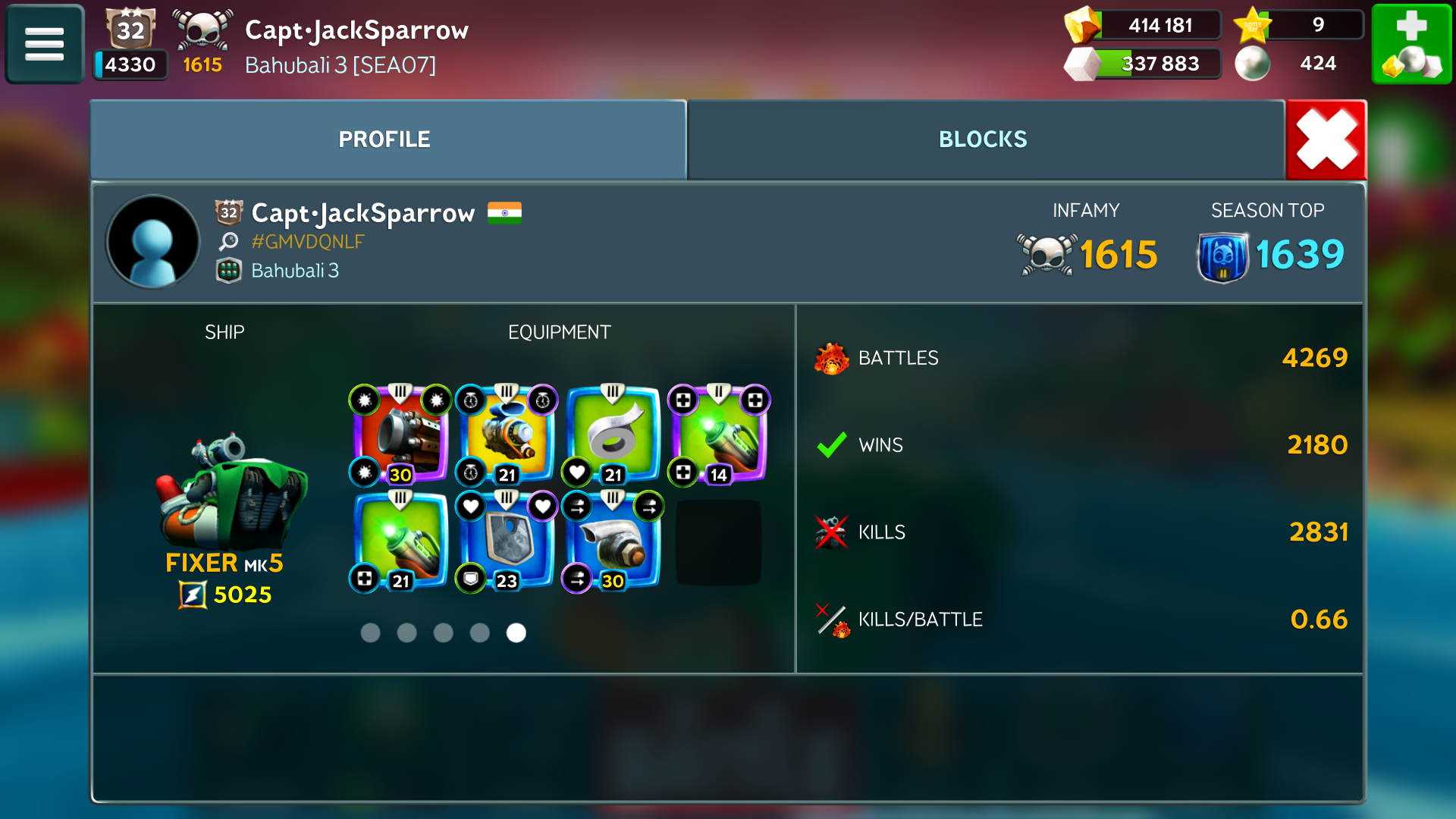The image size is (1456, 819).
Task: Tap the pearl currency counter
Action: point(1289,64)
